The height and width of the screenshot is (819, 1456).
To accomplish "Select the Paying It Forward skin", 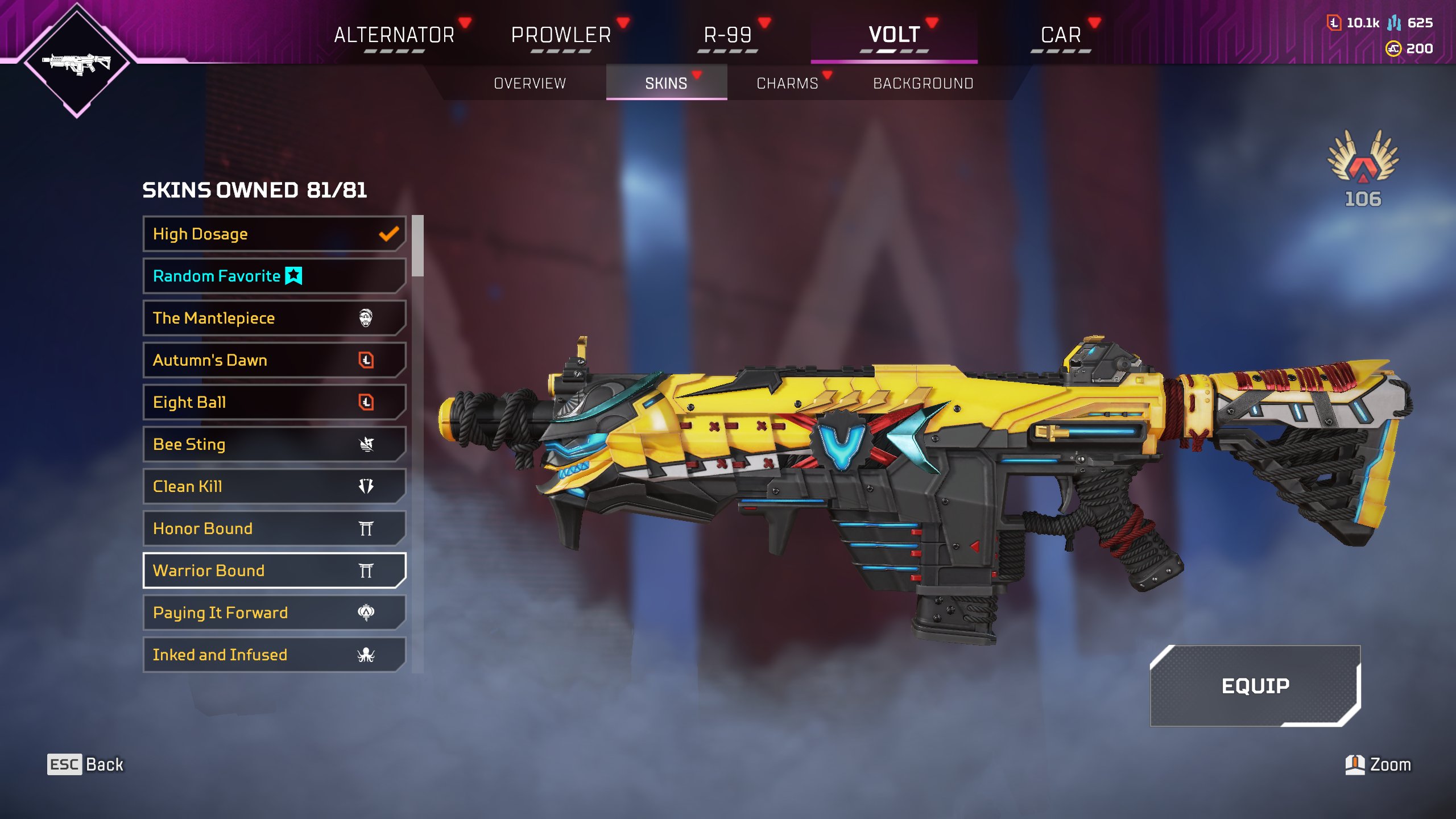I will coord(274,613).
